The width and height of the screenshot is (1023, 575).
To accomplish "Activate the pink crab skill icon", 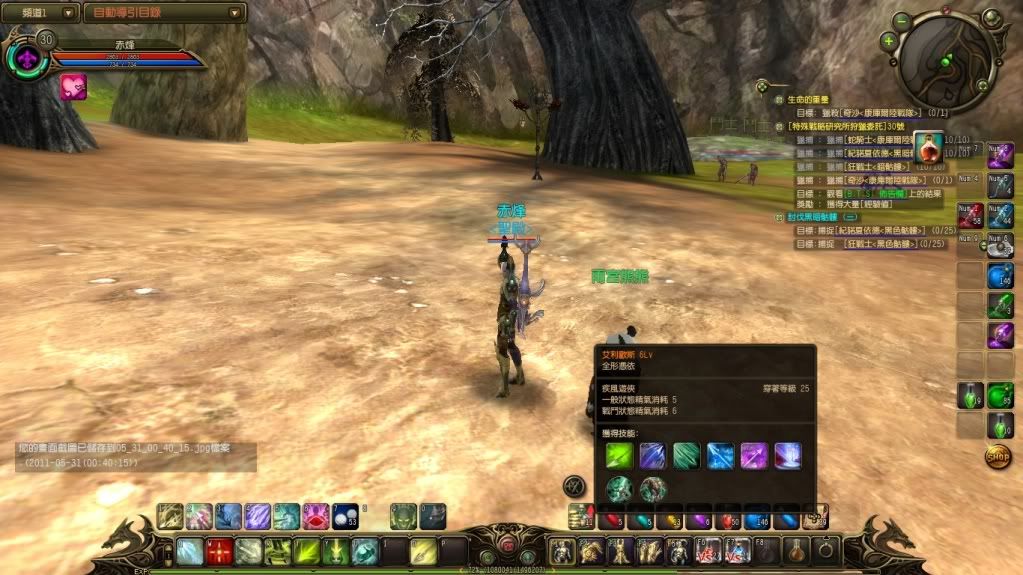I will point(316,516).
